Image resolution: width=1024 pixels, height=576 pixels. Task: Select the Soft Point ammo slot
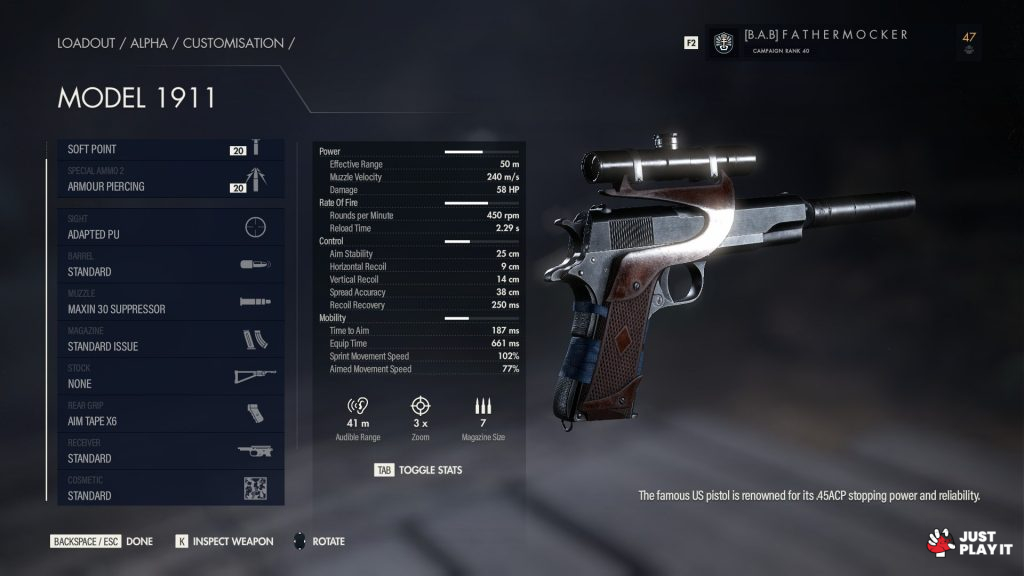pyautogui.click(x=165, y=149)
